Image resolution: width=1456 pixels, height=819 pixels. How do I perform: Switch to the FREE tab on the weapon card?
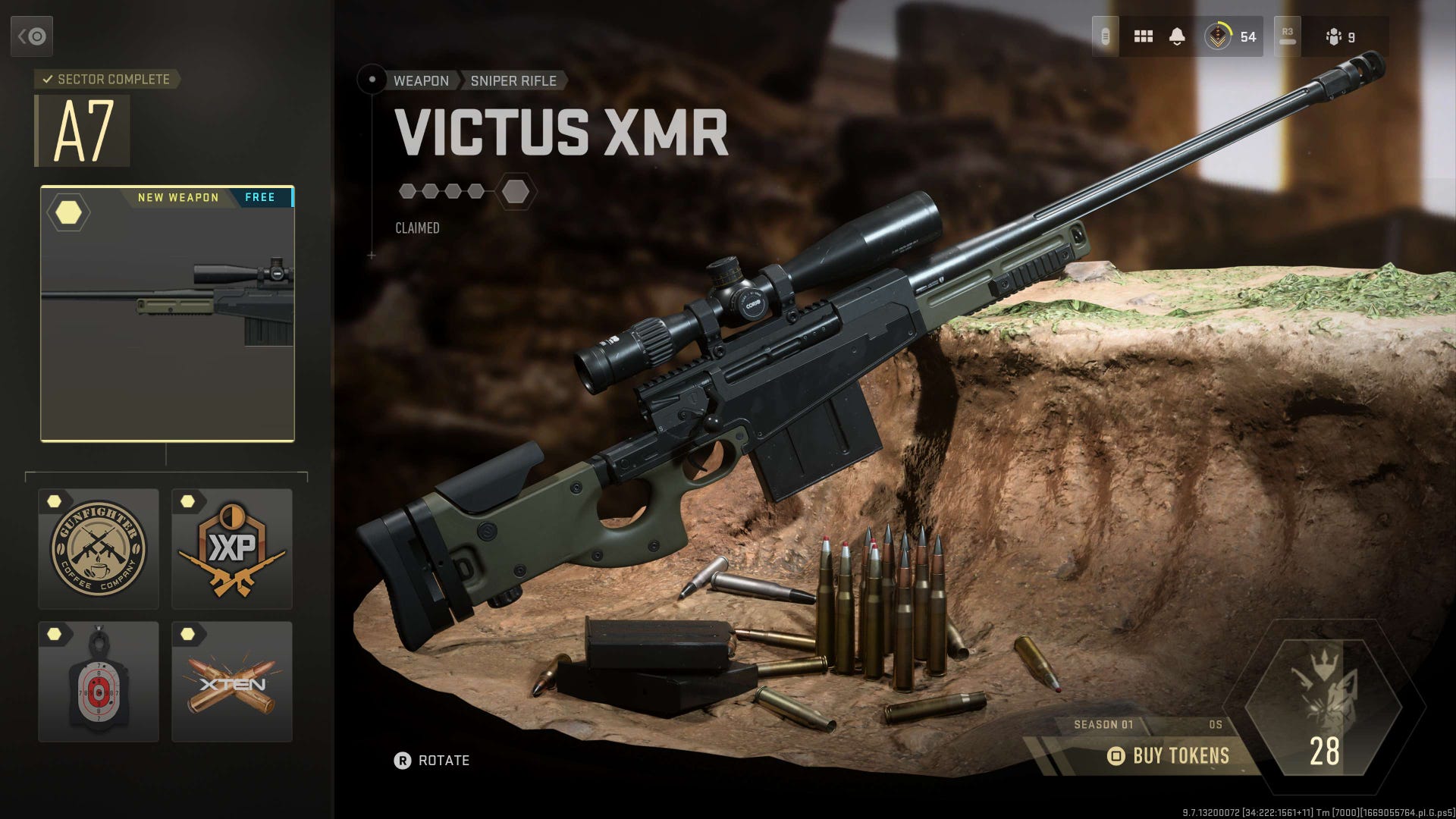tap(261, 197)
